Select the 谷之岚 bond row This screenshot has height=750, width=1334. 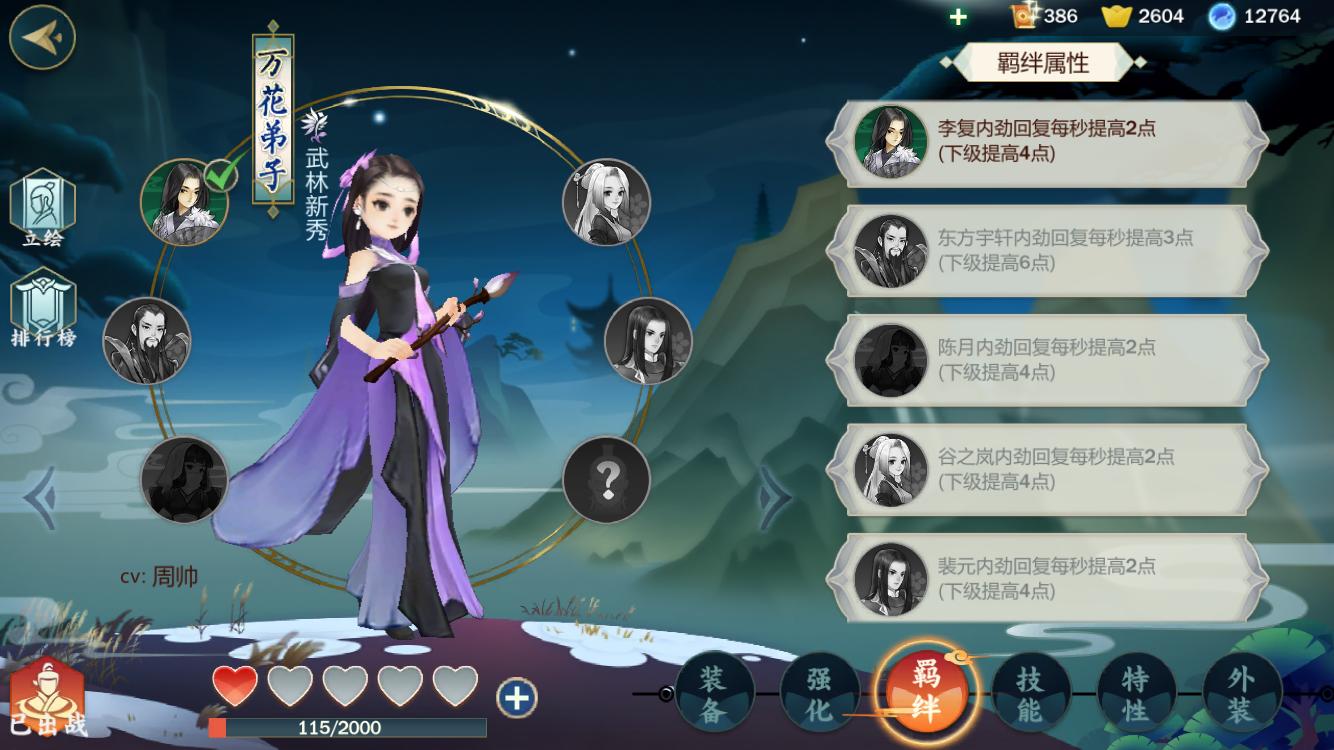(x=1050, y=469)
